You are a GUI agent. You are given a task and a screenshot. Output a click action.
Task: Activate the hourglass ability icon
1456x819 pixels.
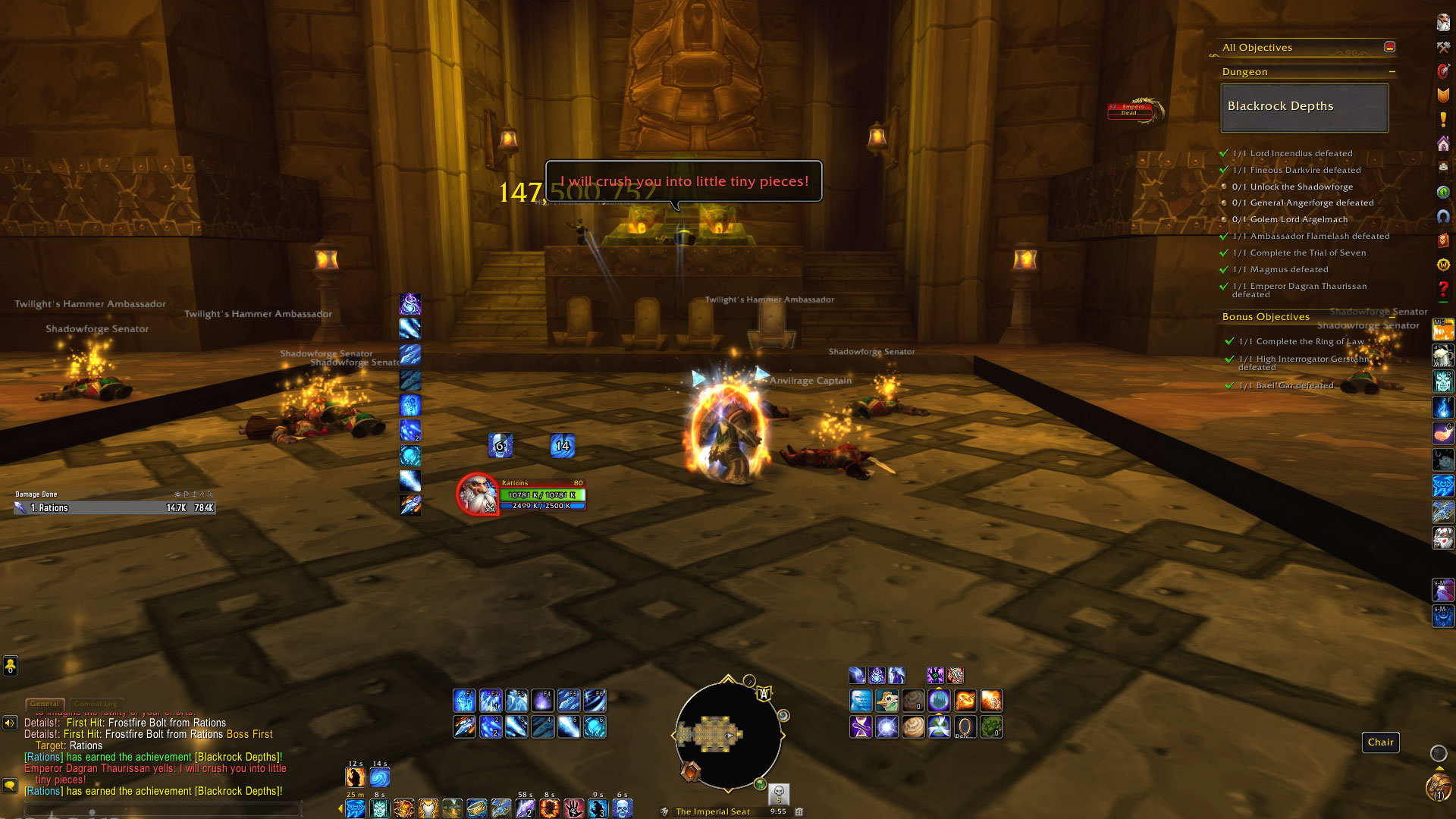(x=861, y=727)
